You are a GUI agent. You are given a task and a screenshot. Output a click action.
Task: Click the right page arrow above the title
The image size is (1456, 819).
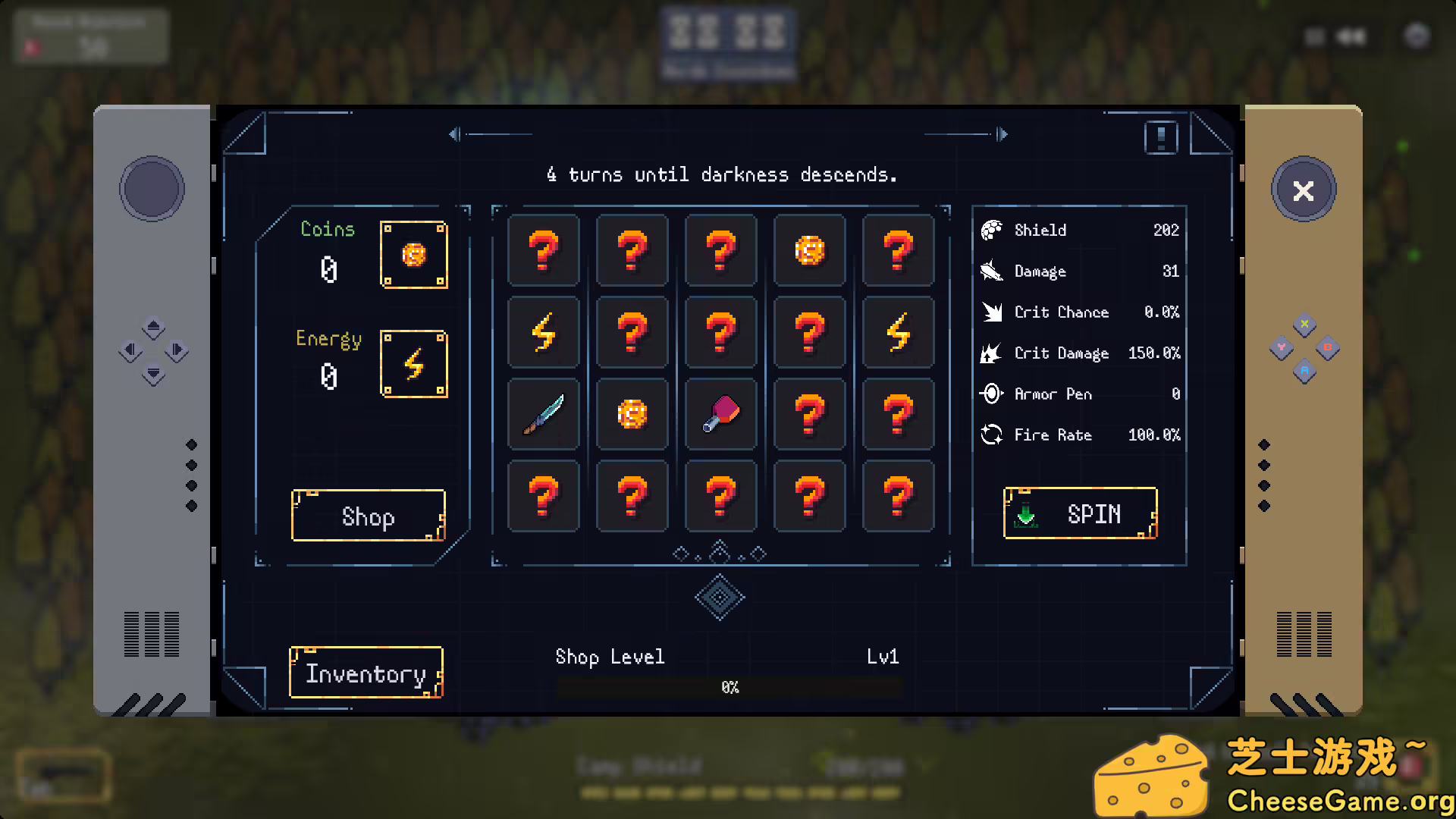(x=1003, y=134)
